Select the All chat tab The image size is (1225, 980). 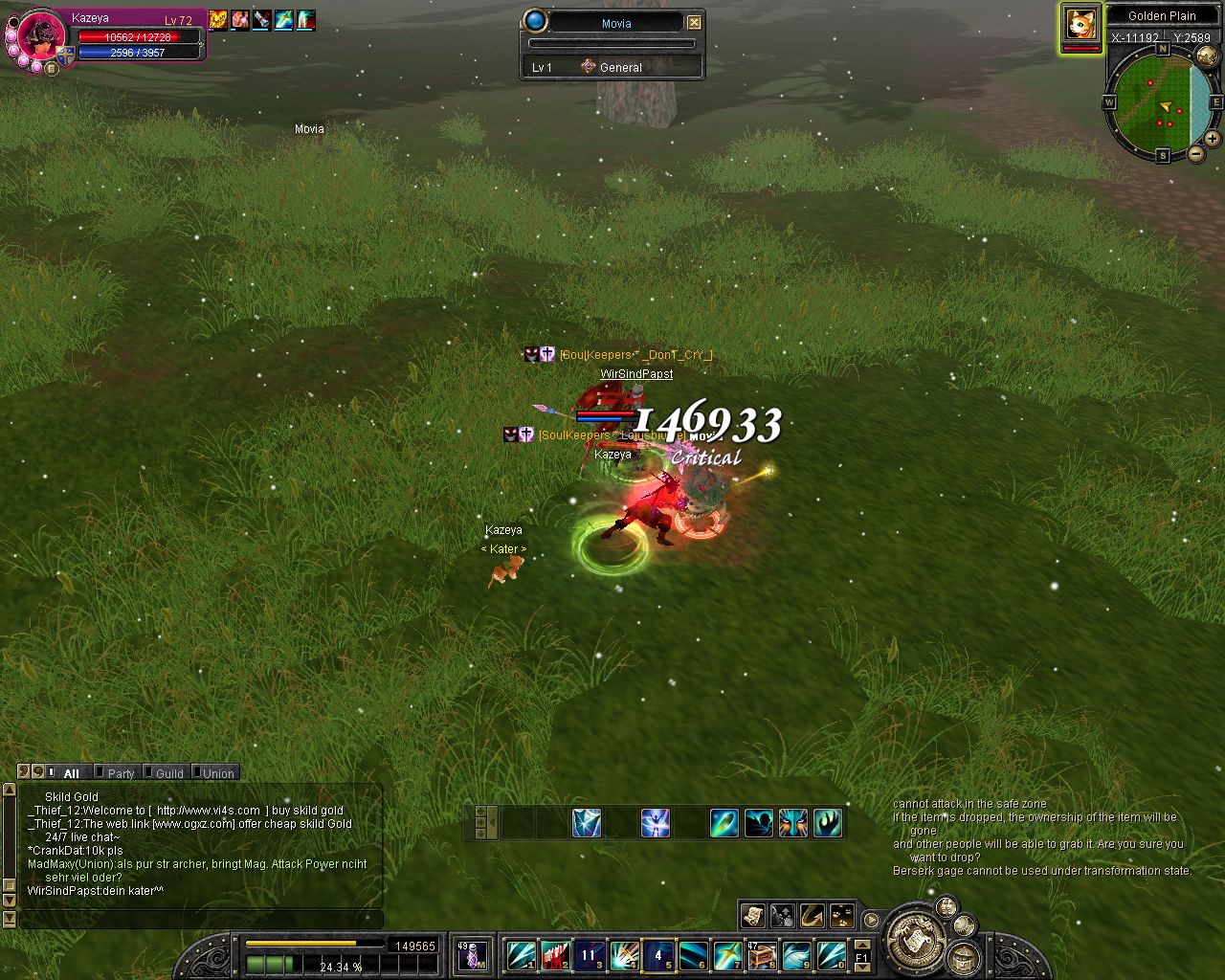[71, 773]
